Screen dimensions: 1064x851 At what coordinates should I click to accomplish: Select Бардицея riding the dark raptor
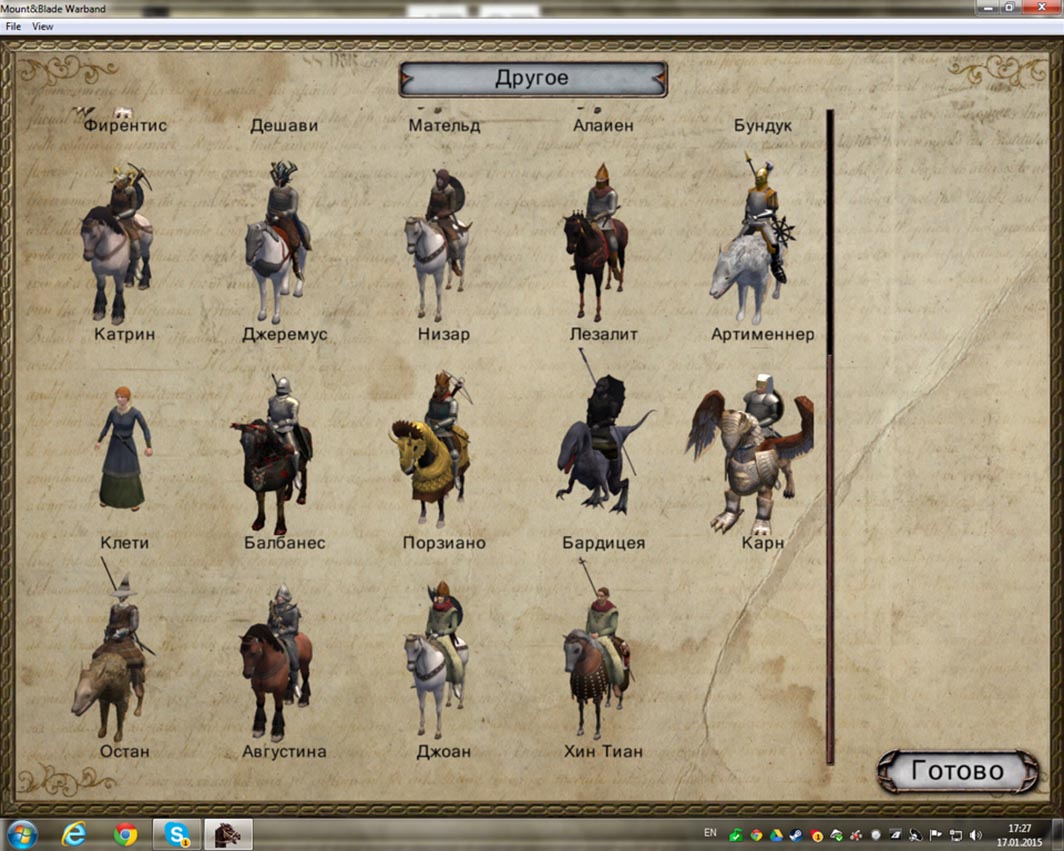[x=600, y=450]
